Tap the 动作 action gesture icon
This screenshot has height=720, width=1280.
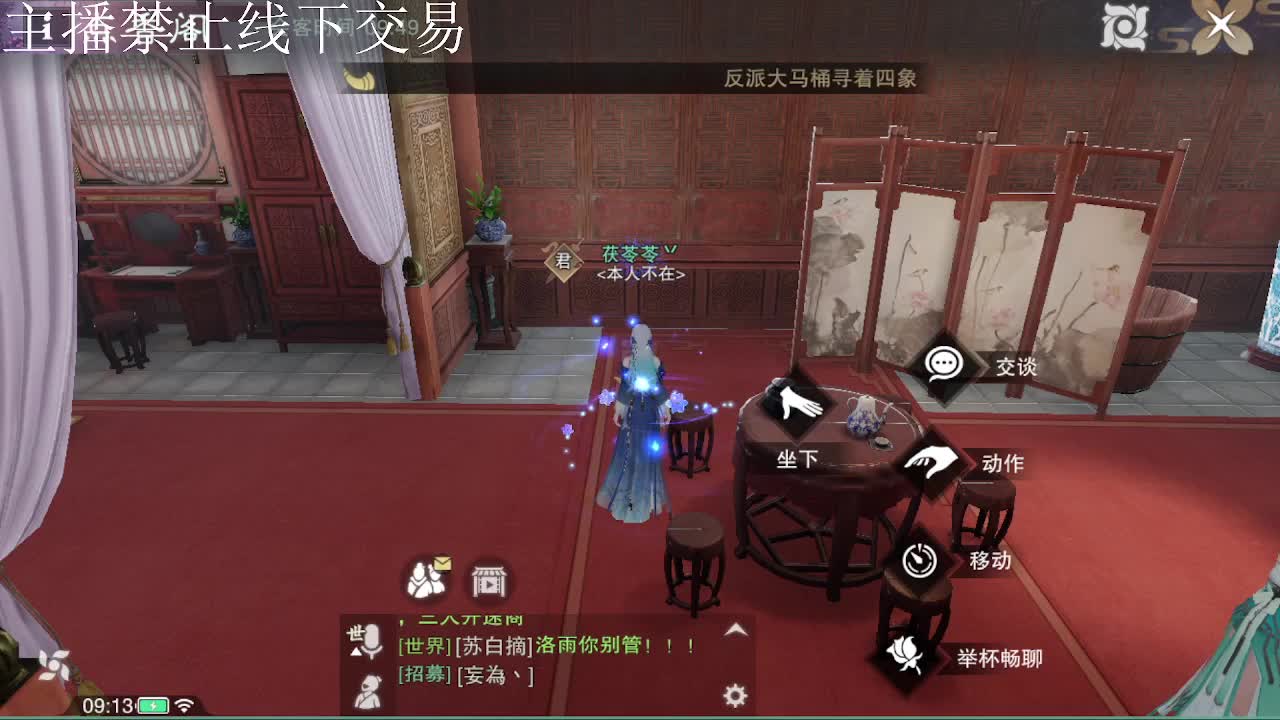point(930,460)
